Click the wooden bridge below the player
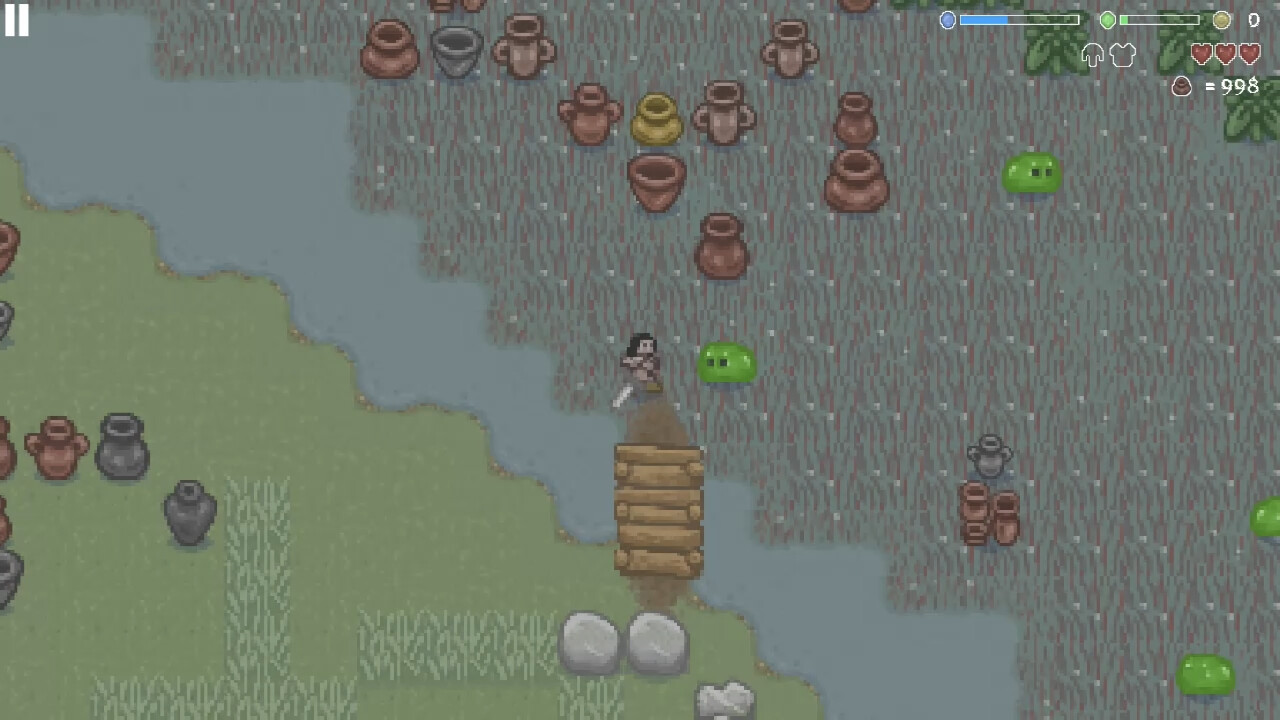This screenshot has width=1280, height=720. [658, 512]
